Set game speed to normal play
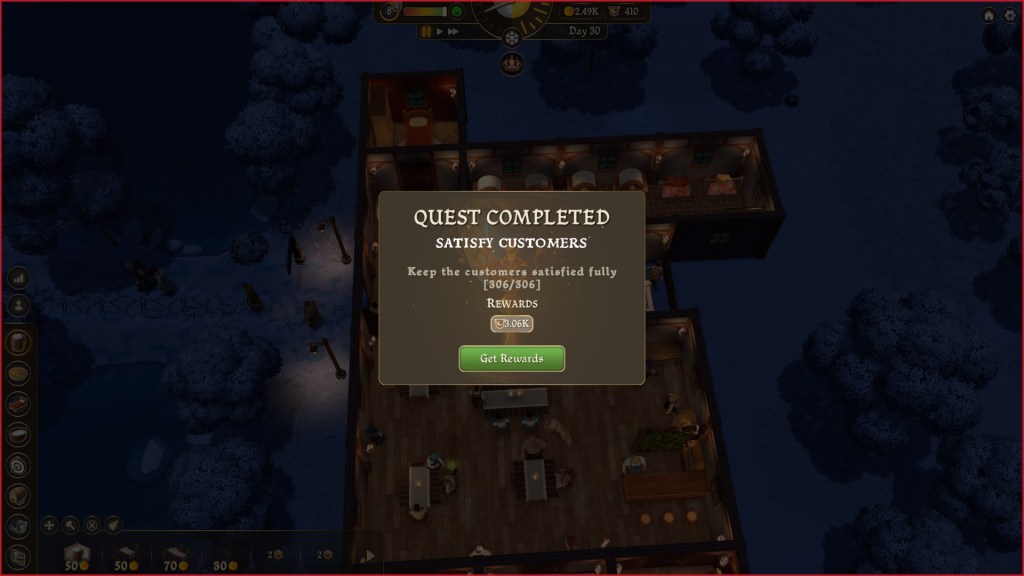 [439, 32]
